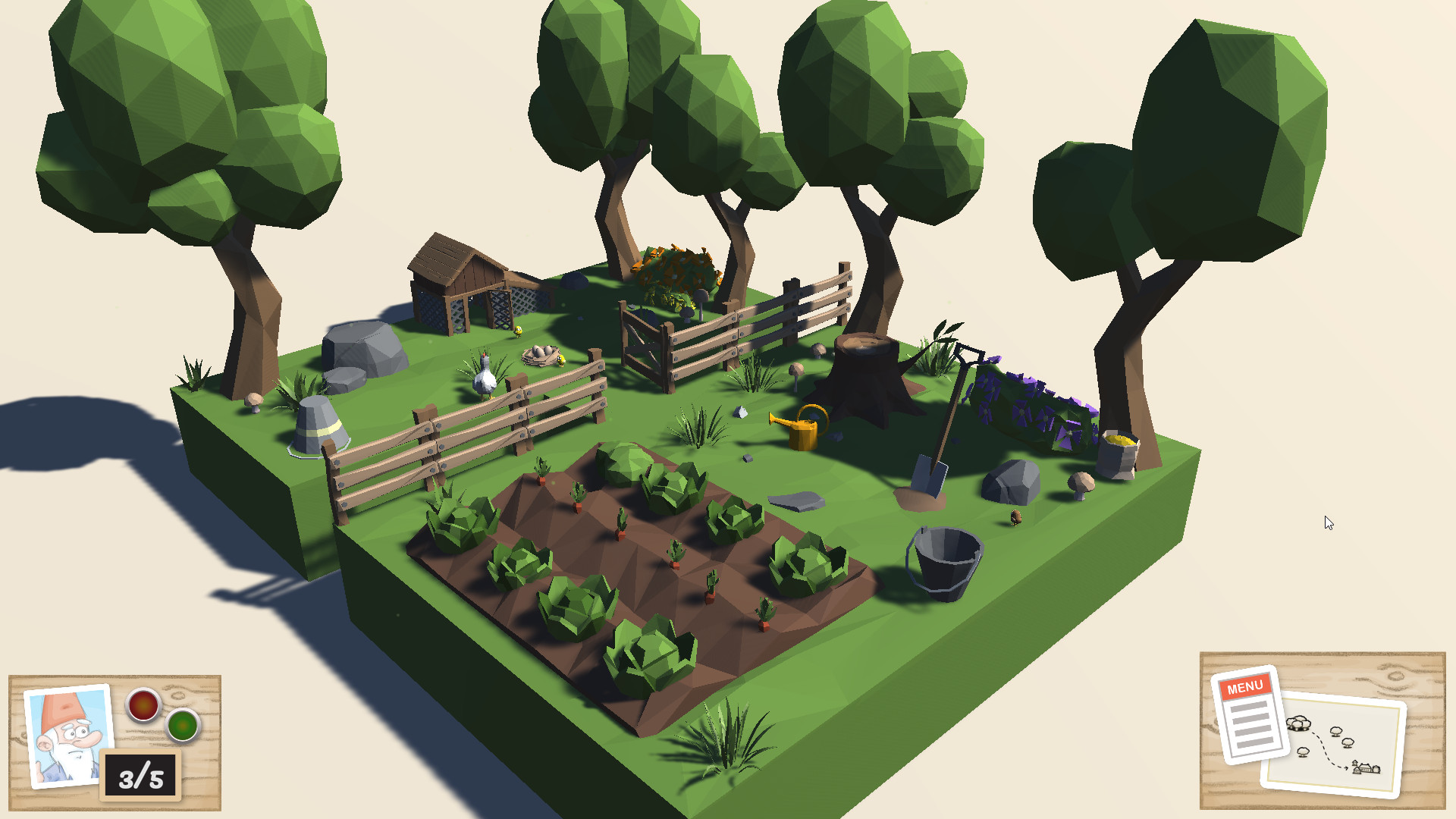Select the white goose near the fence
The width and height of the screenshot is (1456, 819).
click(x=485, y=383)
